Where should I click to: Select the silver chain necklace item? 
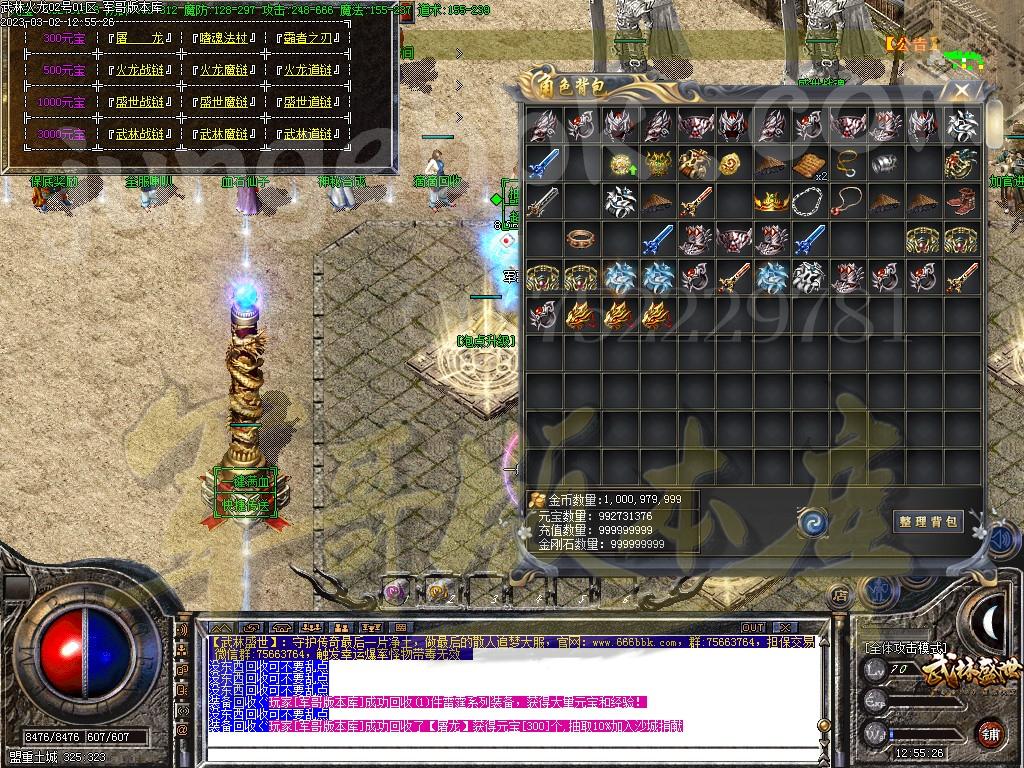pyautogui.click(x=809, y=202)
